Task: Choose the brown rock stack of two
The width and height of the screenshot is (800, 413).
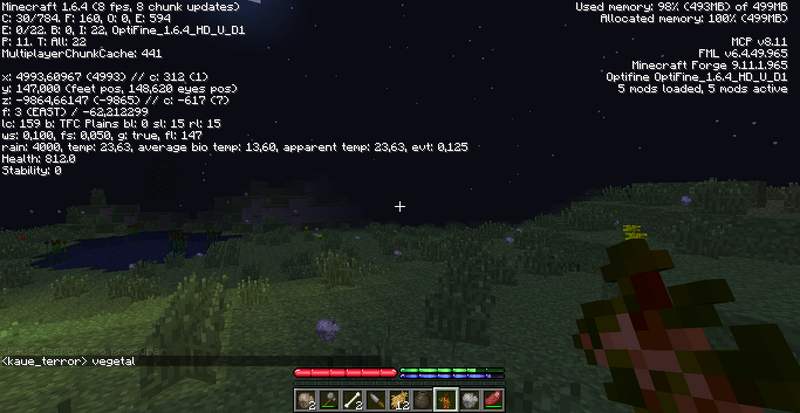Action: pyautogui.click(x=307, y=401)
